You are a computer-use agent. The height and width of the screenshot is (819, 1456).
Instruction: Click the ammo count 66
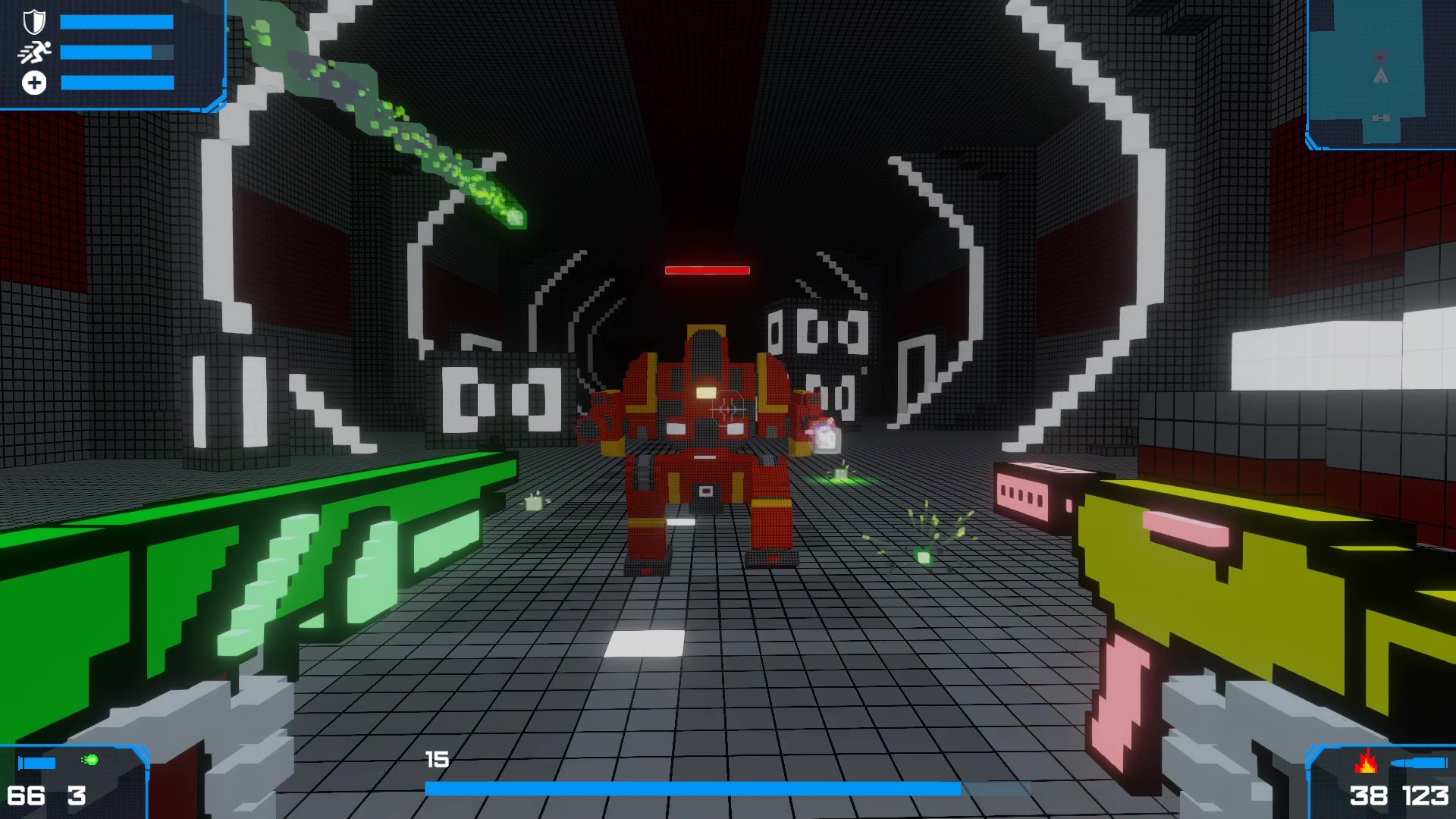click(x=27, y=795)
